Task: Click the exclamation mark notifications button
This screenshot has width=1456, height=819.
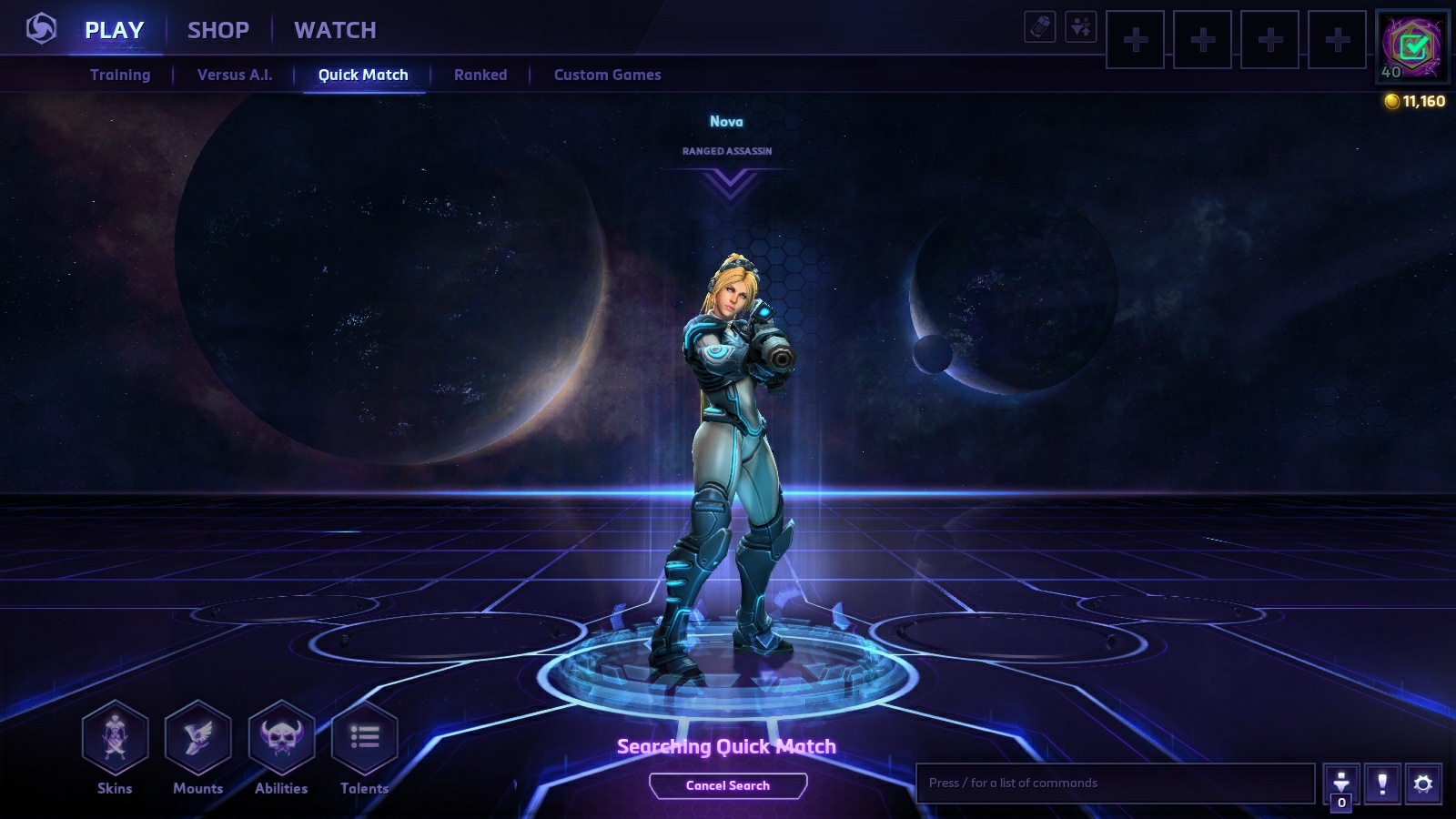Action: click(1382, 784)
